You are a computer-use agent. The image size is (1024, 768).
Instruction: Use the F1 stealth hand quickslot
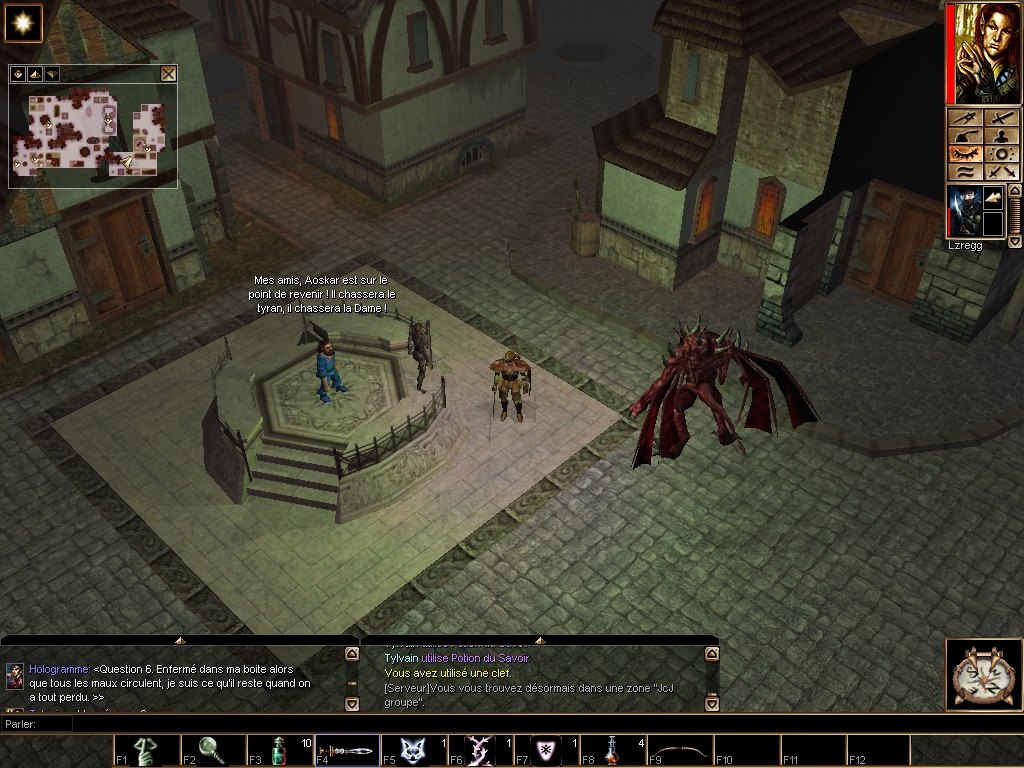(x=148, y=750)
